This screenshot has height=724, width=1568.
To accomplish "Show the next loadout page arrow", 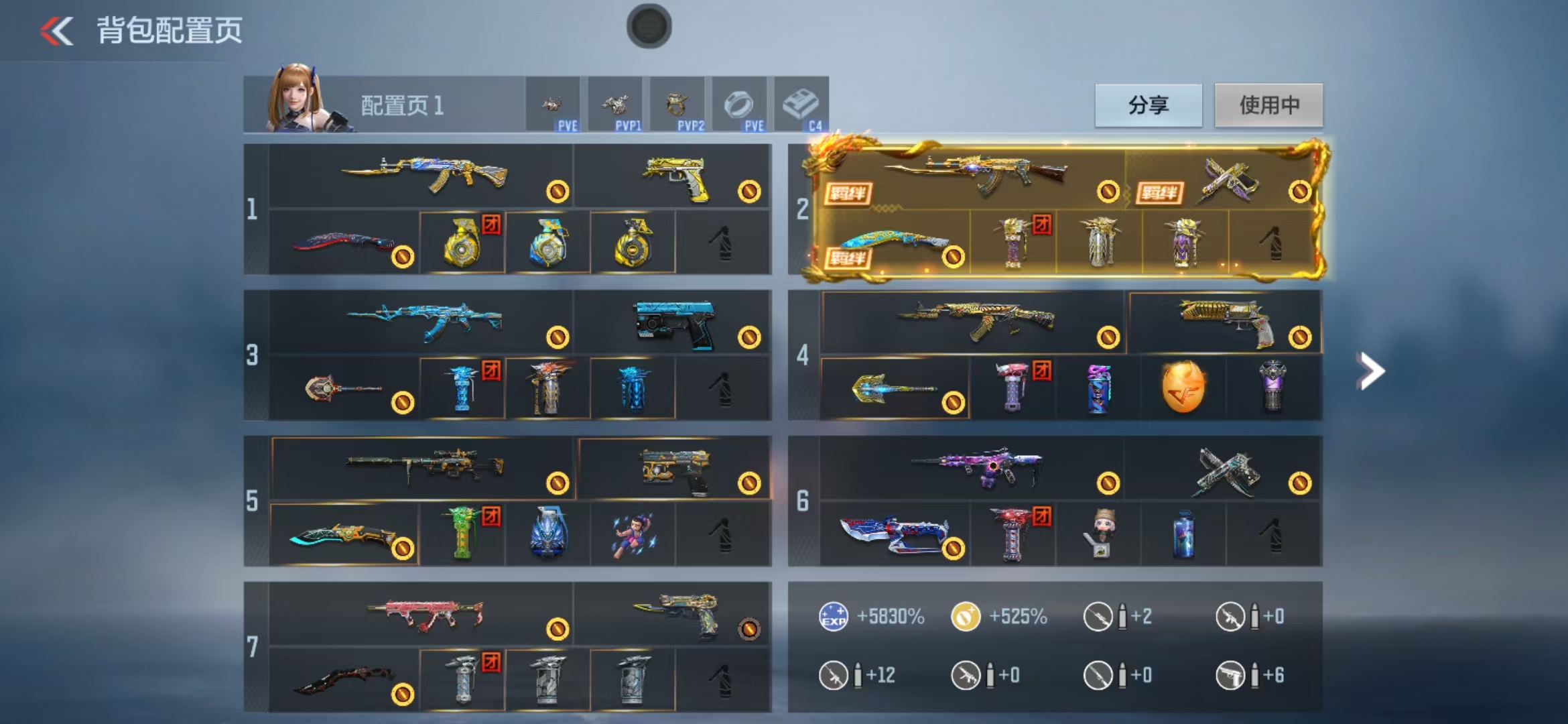I will coord(1370,371).
